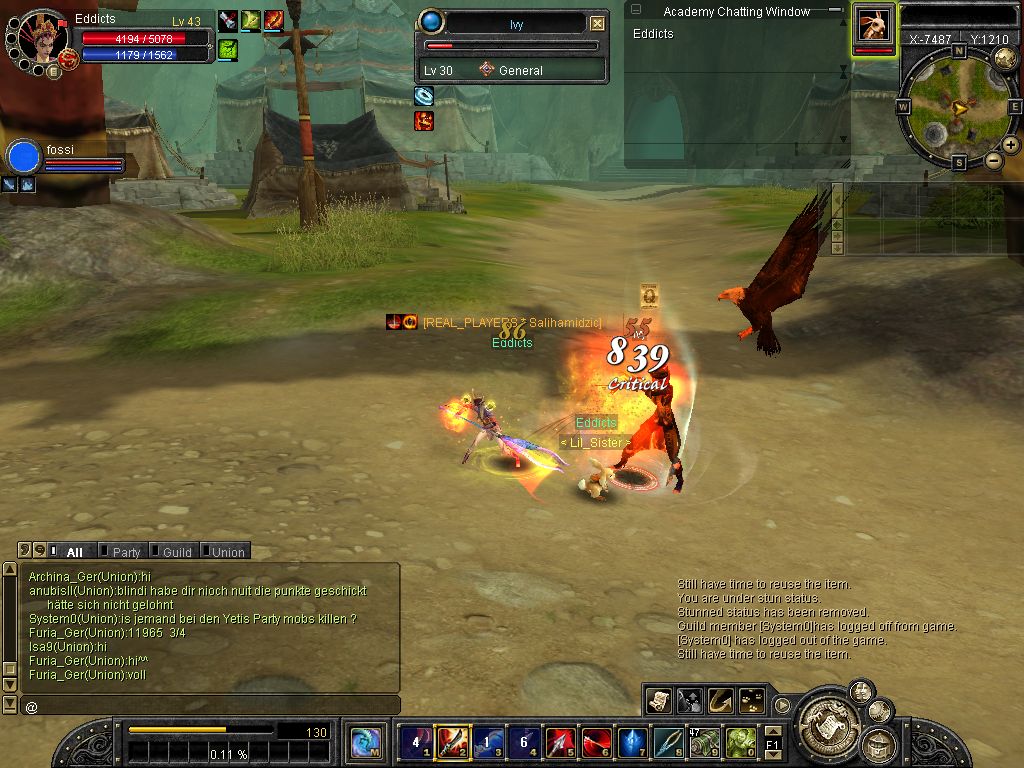
Task: Open the Guild chat tab
Action: (176, 551)
